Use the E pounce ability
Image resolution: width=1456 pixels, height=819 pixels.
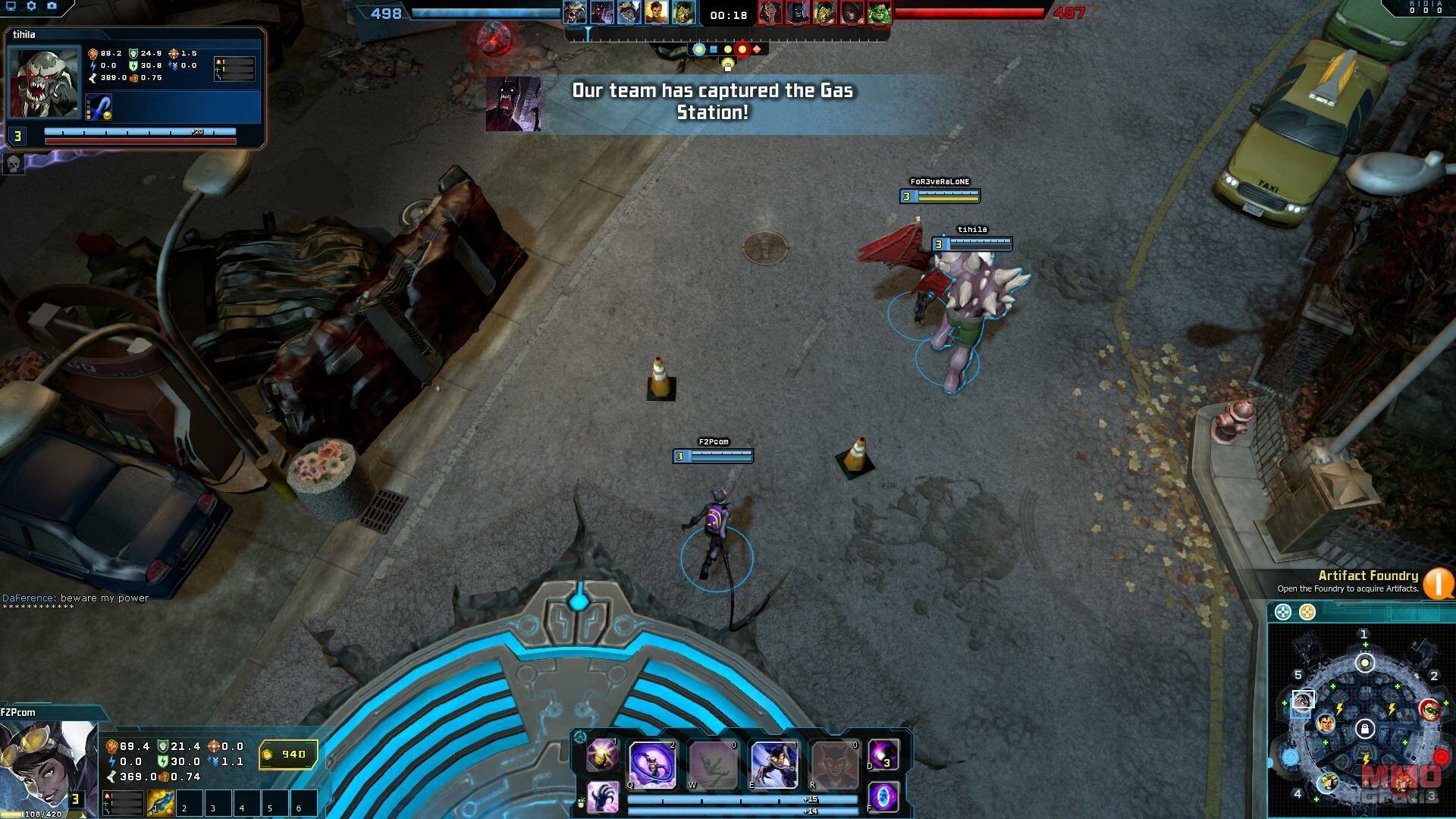(773, 764)
